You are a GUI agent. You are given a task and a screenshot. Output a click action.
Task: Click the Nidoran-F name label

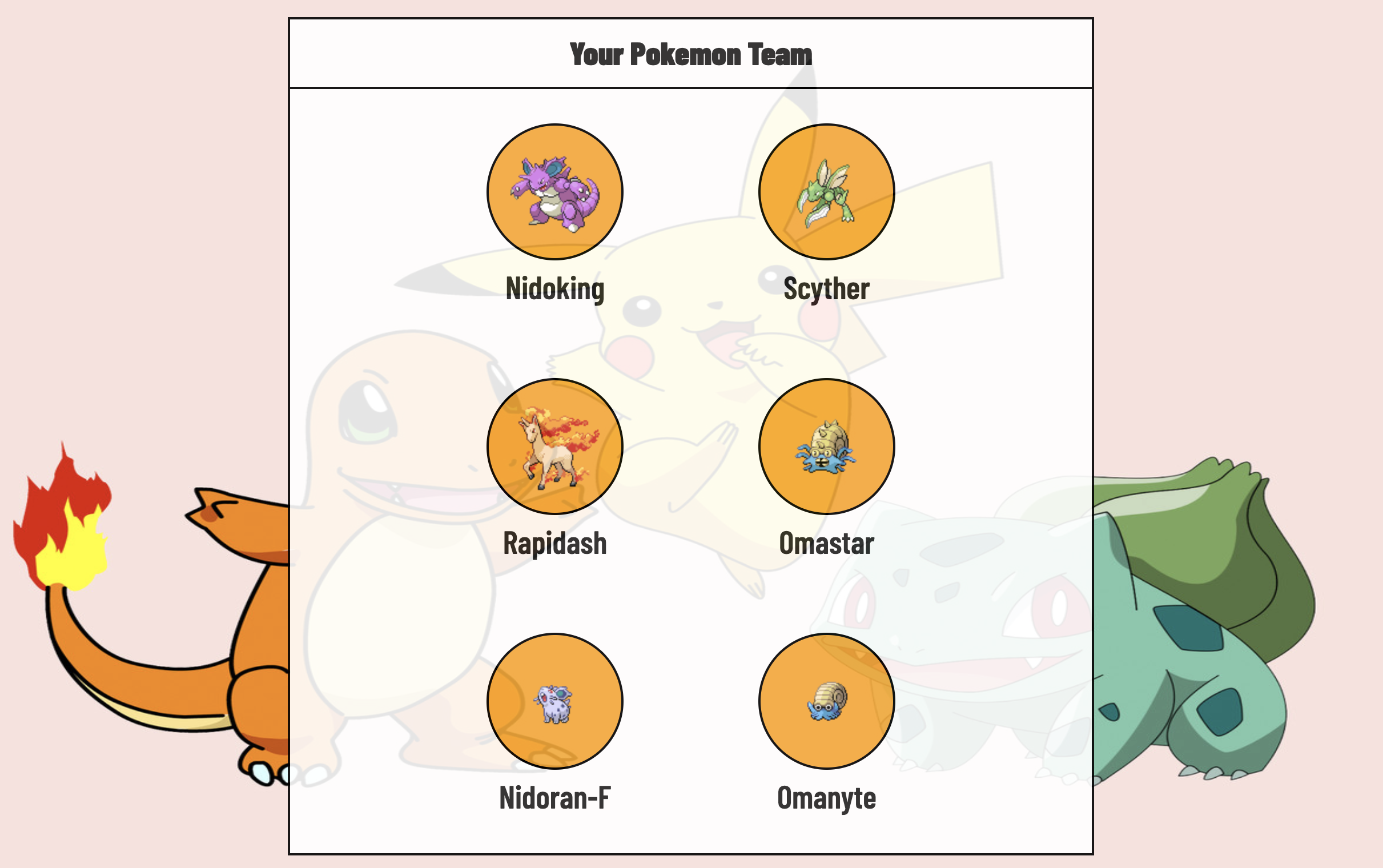pos(554,797)
